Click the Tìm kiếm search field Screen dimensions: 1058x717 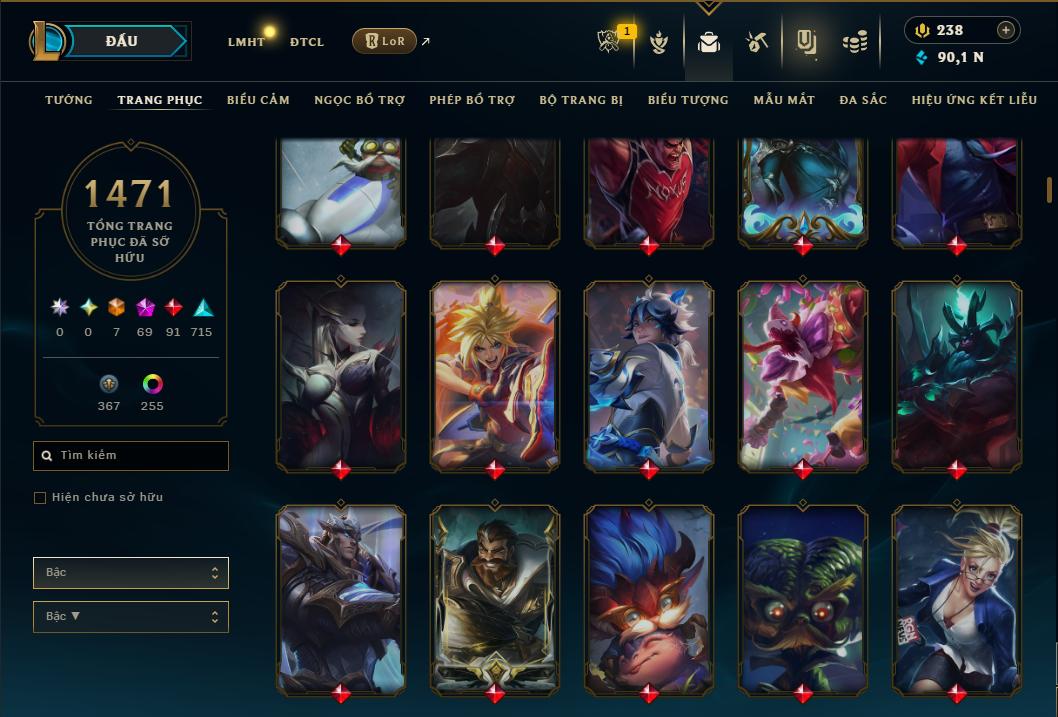point(131,456)
